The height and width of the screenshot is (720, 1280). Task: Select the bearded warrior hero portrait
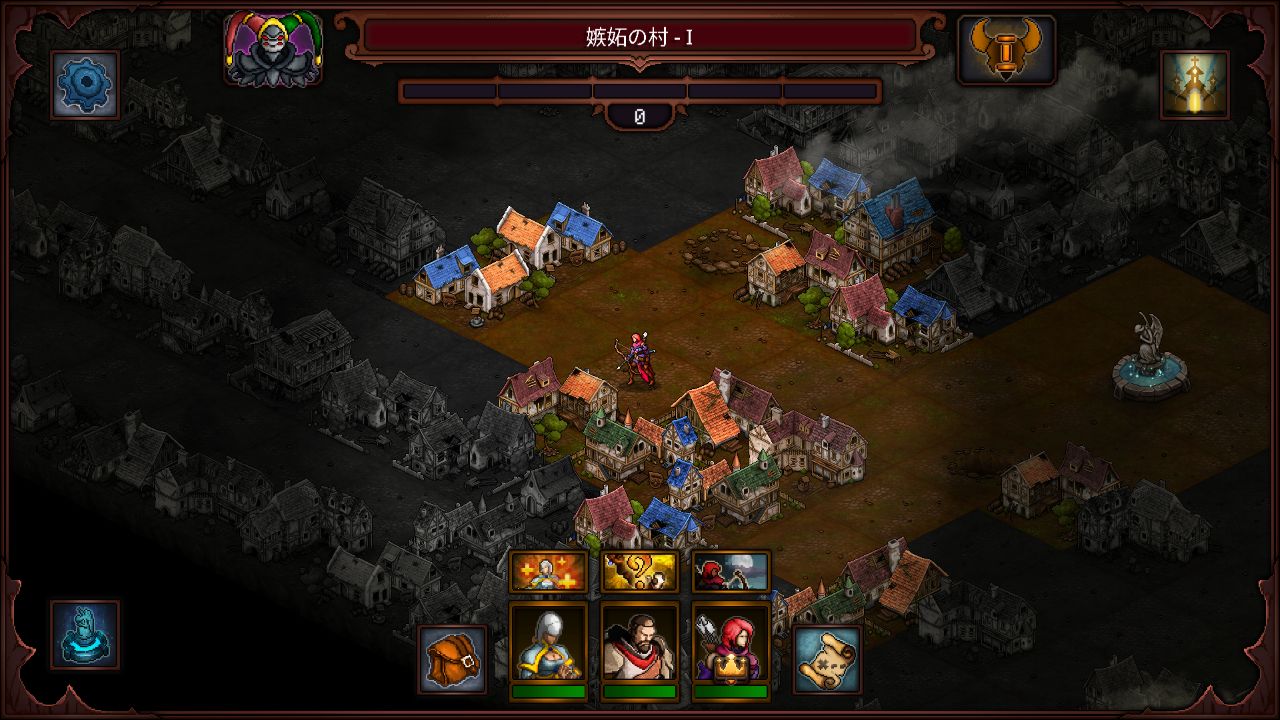tap(640, 643)
